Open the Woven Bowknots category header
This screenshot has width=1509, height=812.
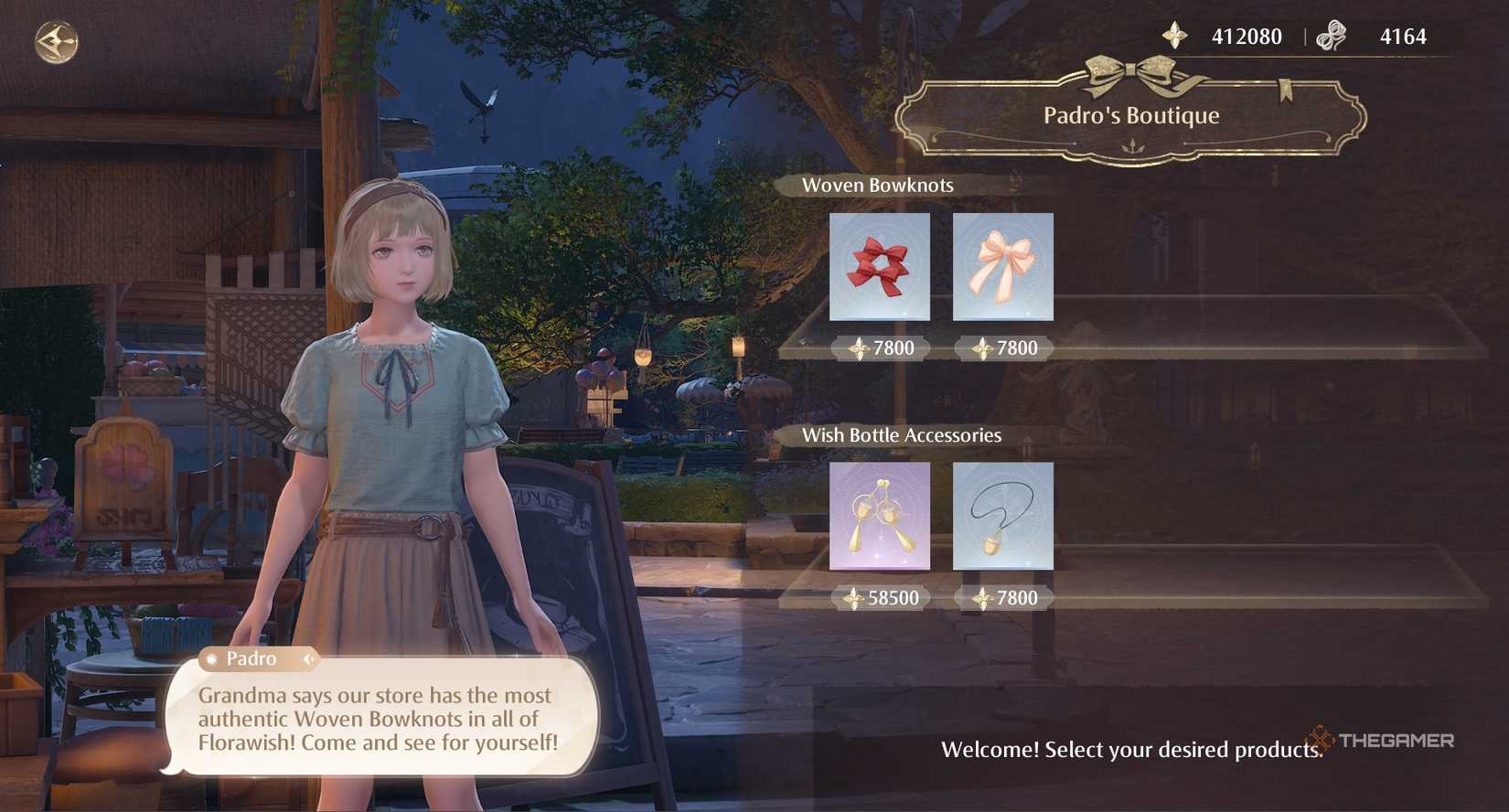pyautogui.click(x=879, y=185)
